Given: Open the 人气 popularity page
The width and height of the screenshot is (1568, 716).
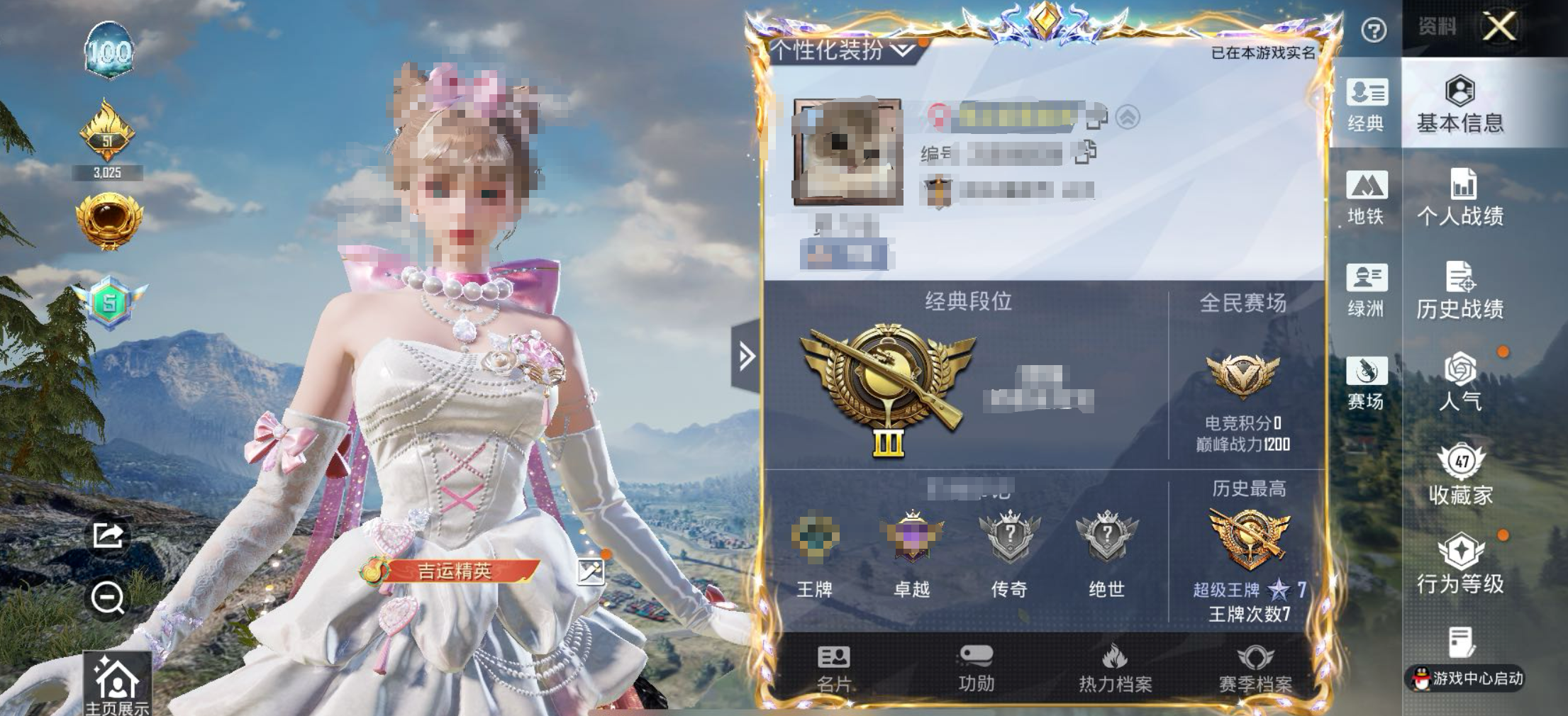Looking at the screenshot, I should [x=1460, y=383].
